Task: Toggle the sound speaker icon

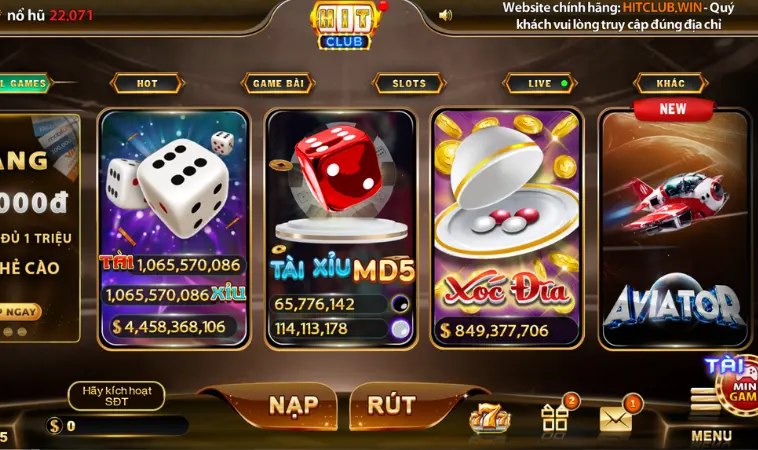Action: tap(446, 15)
